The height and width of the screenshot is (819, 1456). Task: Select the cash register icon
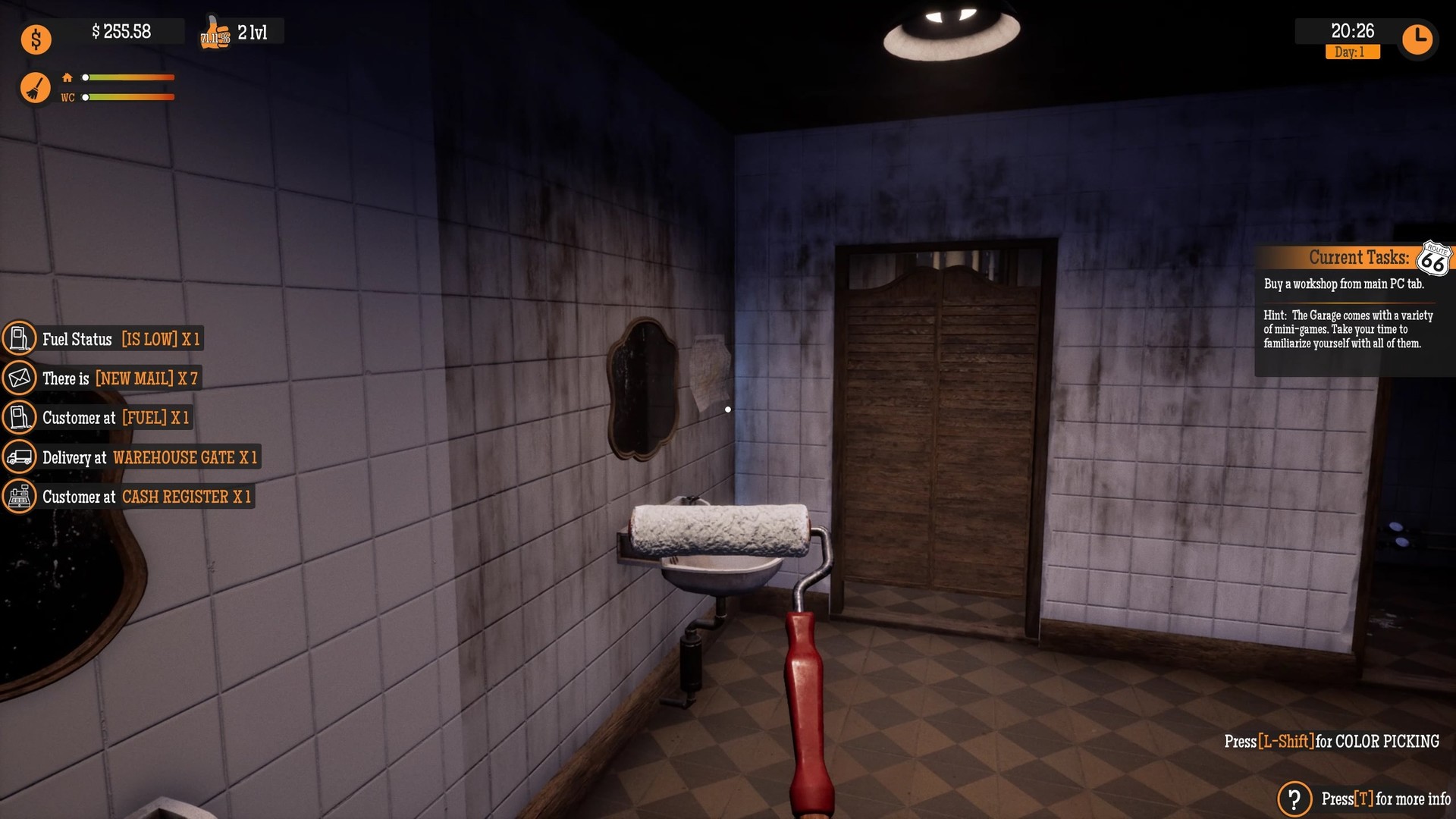tap(20, 496)
